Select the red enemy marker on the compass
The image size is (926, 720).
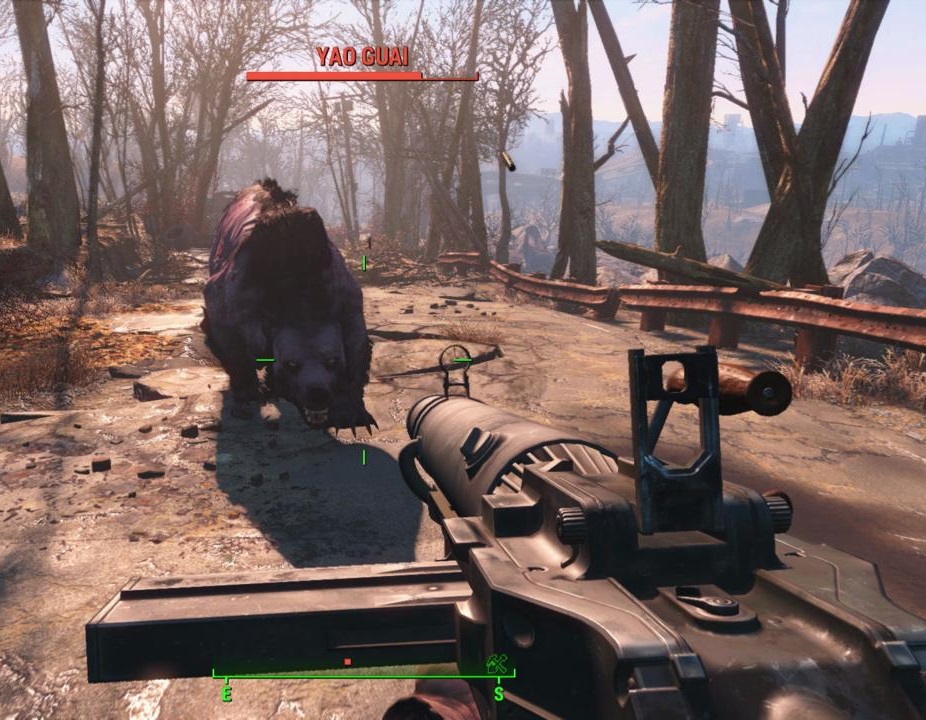[x=347, y=661]
